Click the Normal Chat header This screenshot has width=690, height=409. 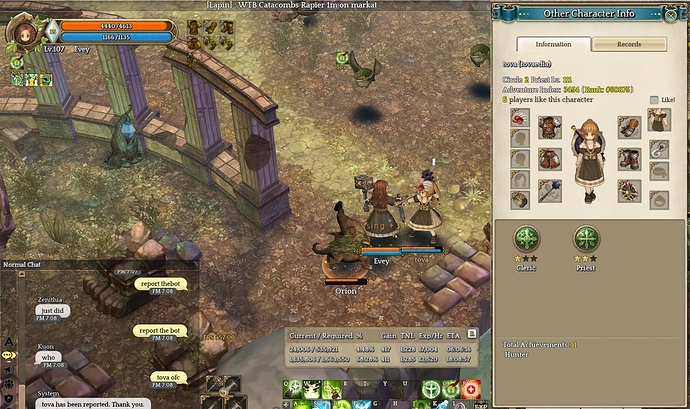click(x=22, y=264)
